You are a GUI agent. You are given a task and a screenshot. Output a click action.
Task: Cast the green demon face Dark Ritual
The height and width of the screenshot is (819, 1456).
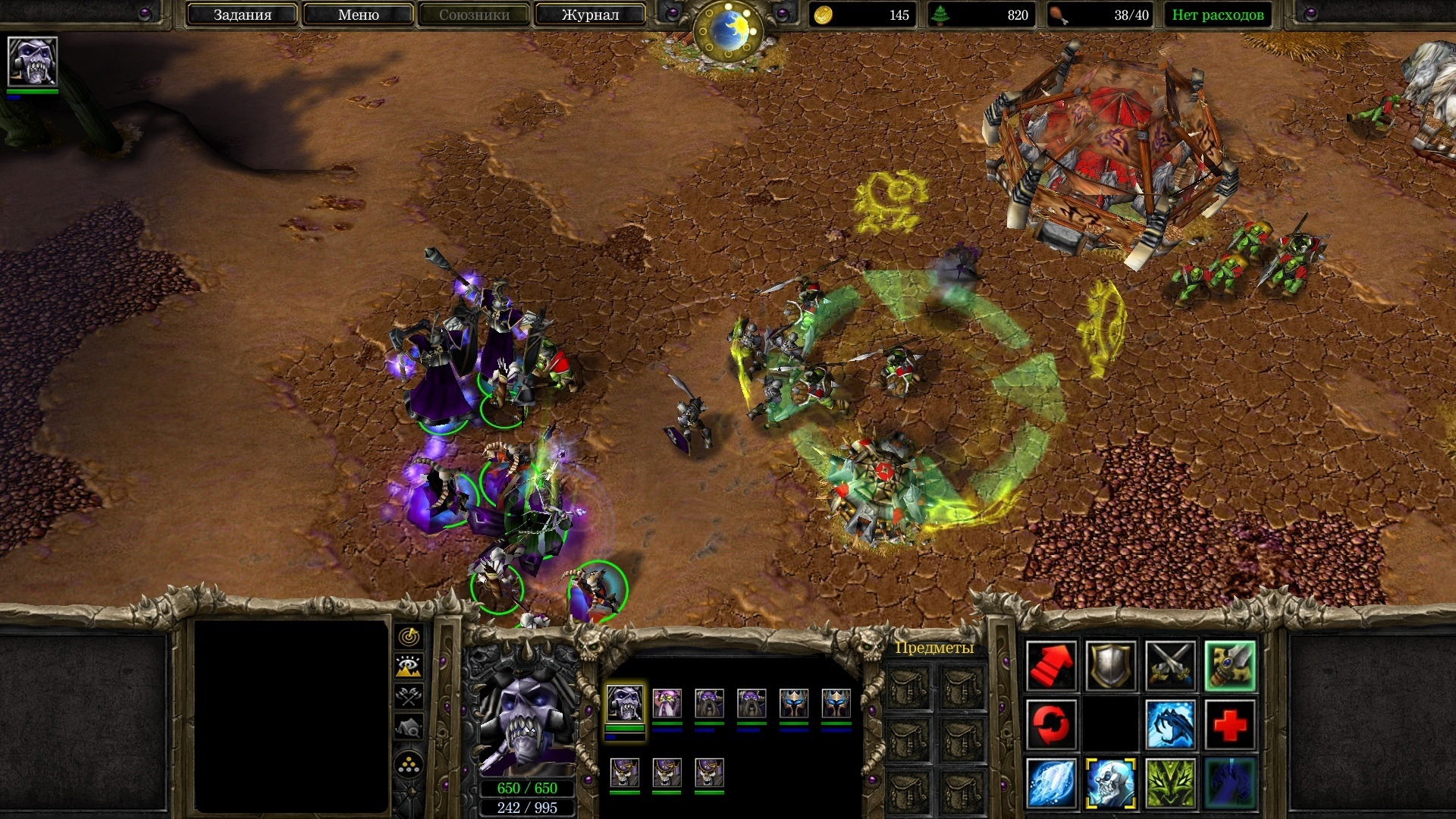click(1170, 783)
